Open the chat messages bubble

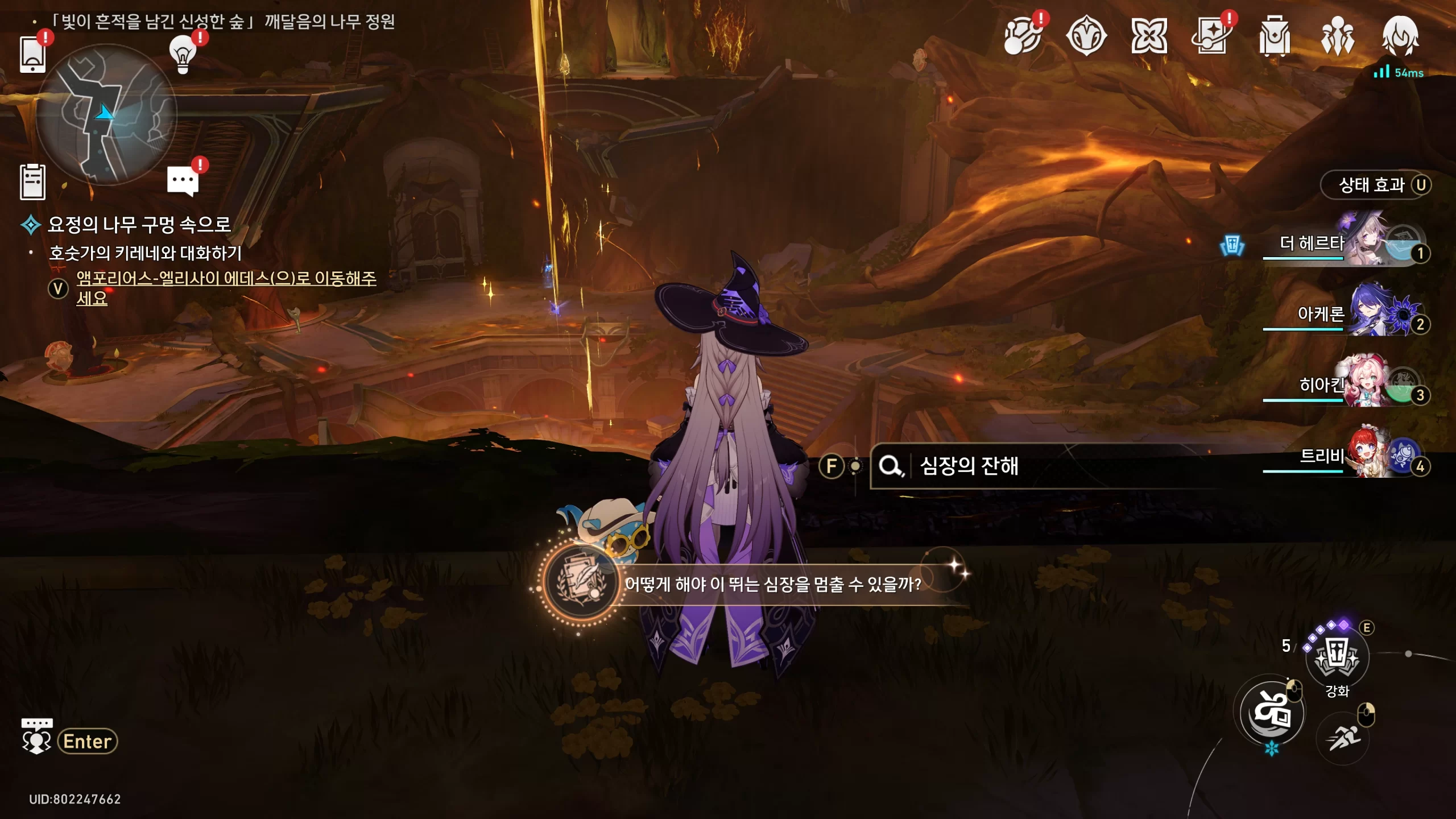pyautogui.click(x=183, y=181)
